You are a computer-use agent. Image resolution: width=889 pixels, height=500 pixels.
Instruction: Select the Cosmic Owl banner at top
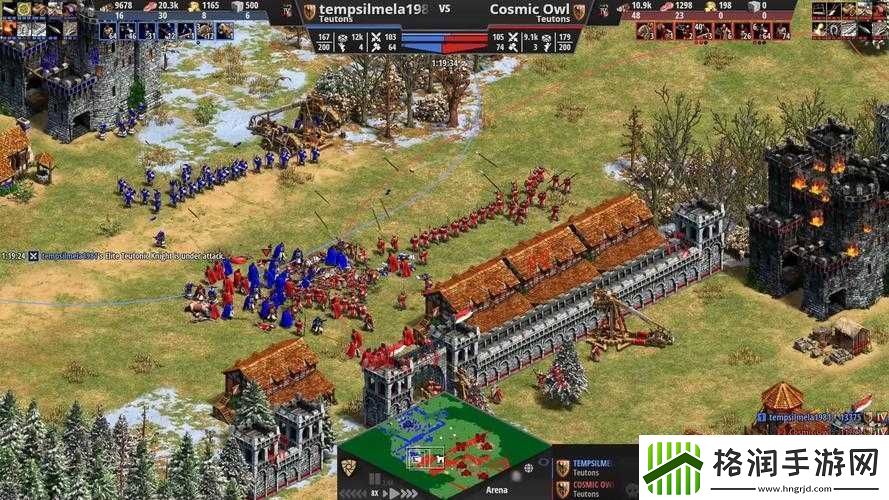[x=530, y=9]
